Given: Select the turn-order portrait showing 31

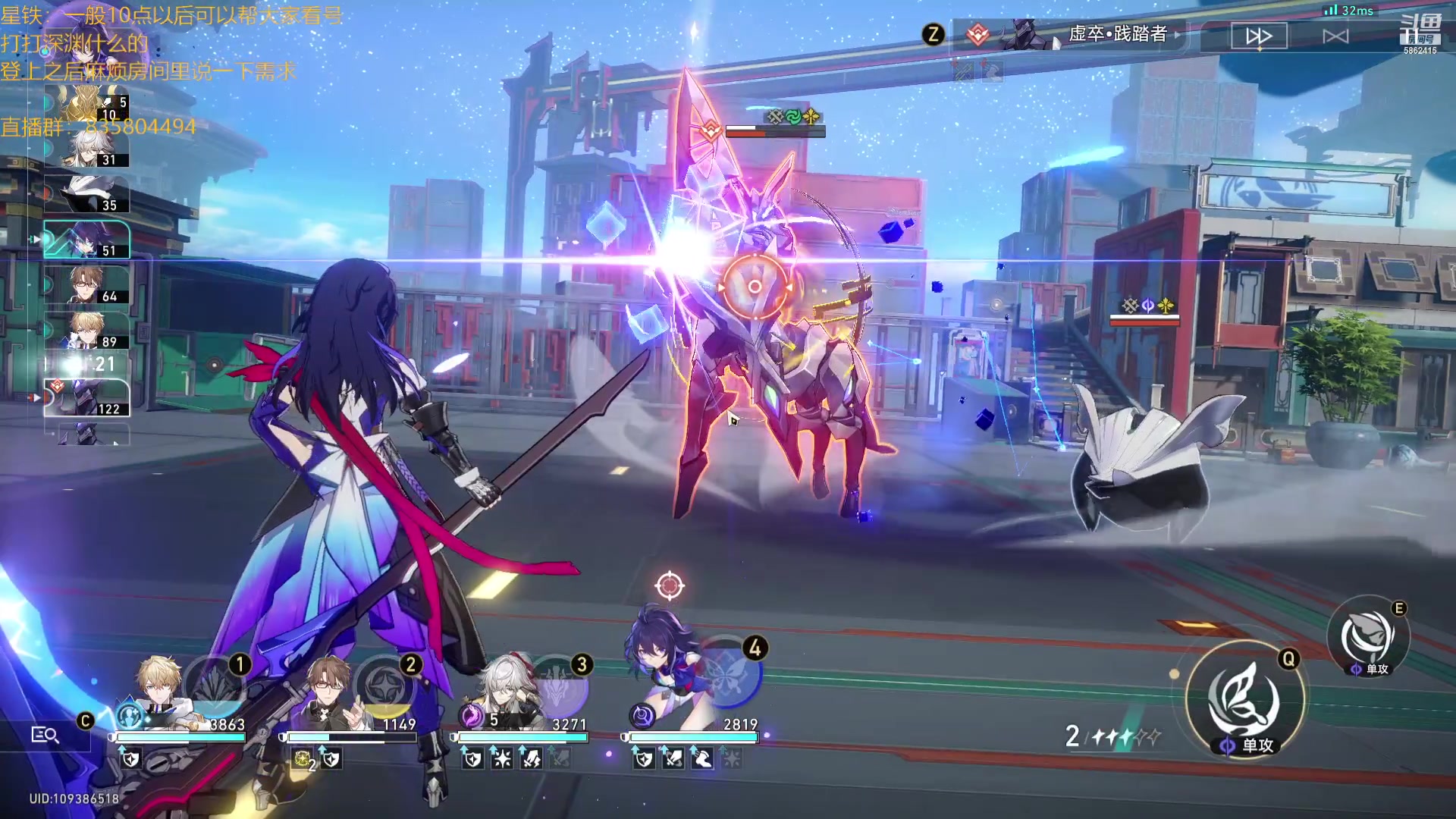Looking at the screenshot, I should pyautogui.click(x=86, y=149).
